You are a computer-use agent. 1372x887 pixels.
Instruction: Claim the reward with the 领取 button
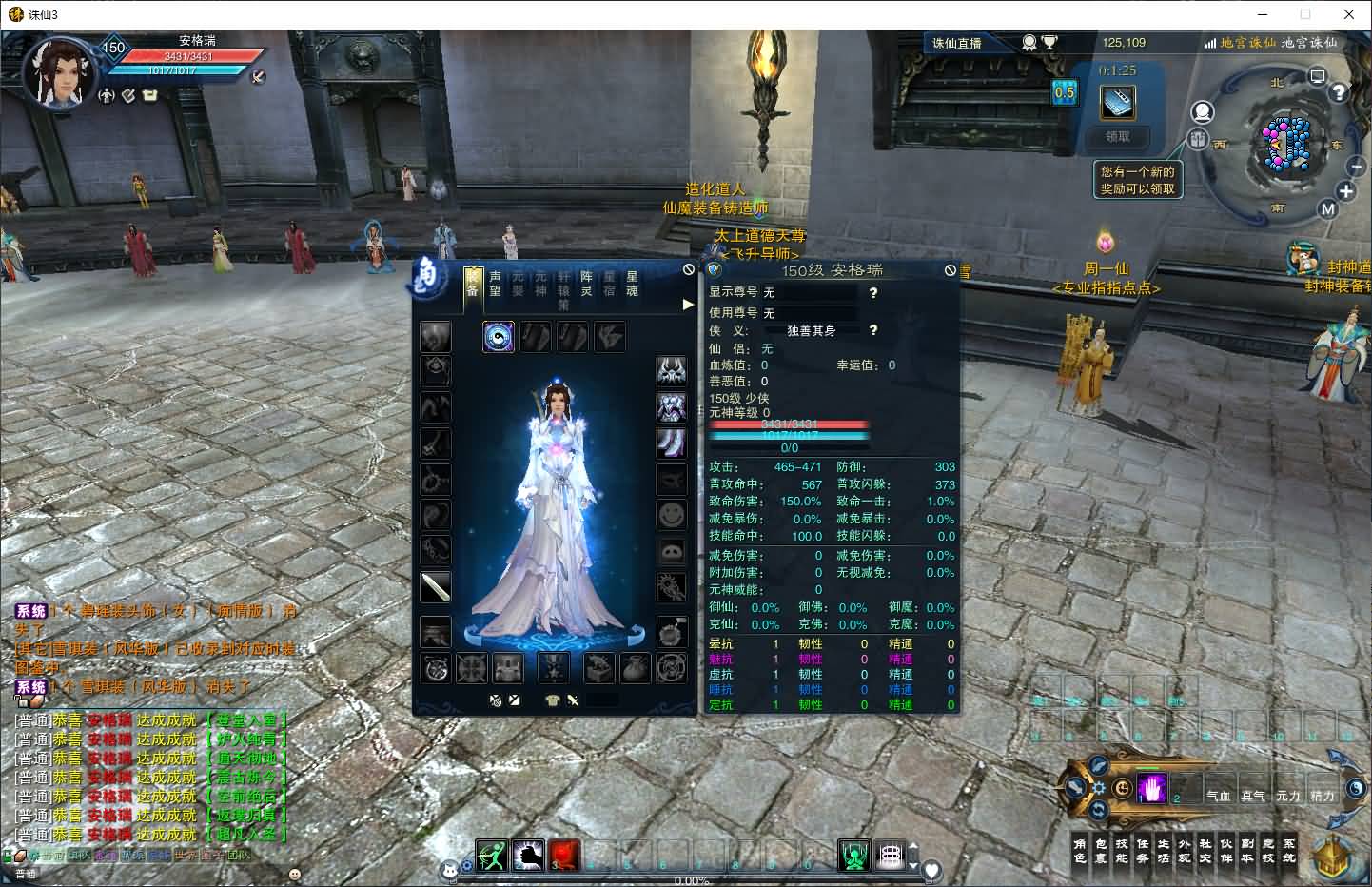coord(1117,137)
